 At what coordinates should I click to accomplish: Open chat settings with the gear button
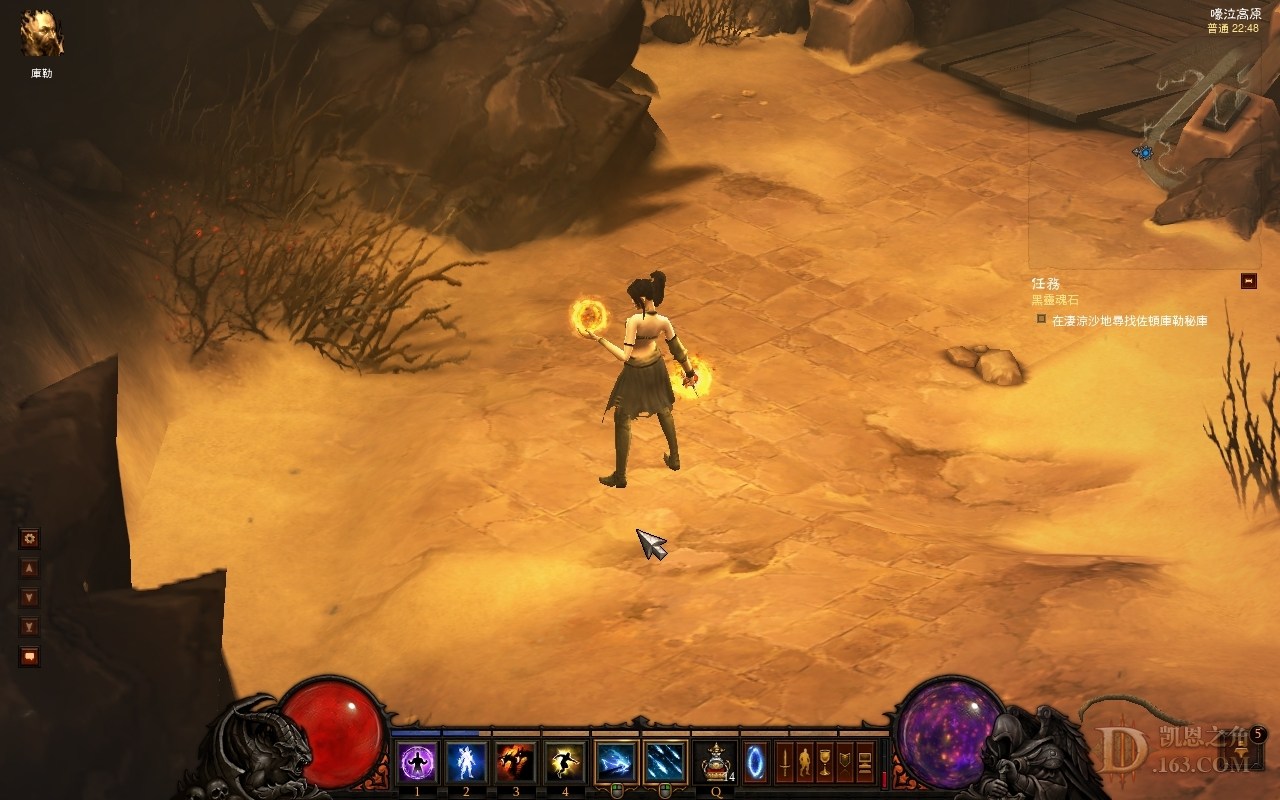pos(30,539)
